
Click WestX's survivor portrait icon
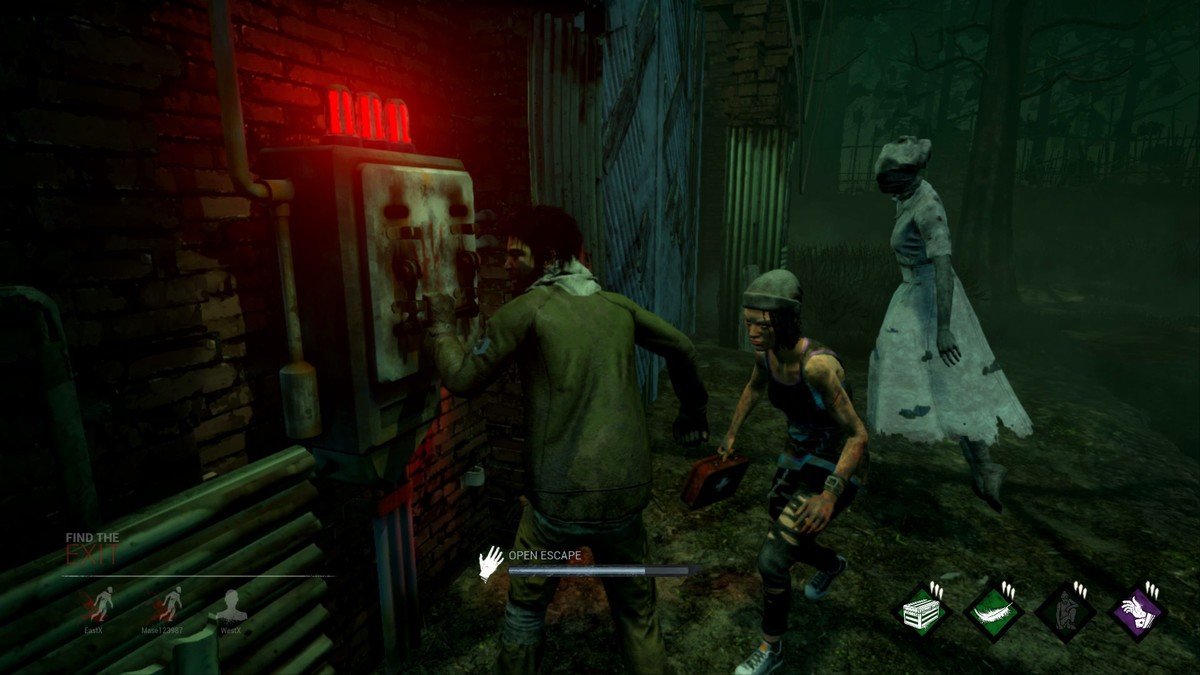tap(231, 604)
